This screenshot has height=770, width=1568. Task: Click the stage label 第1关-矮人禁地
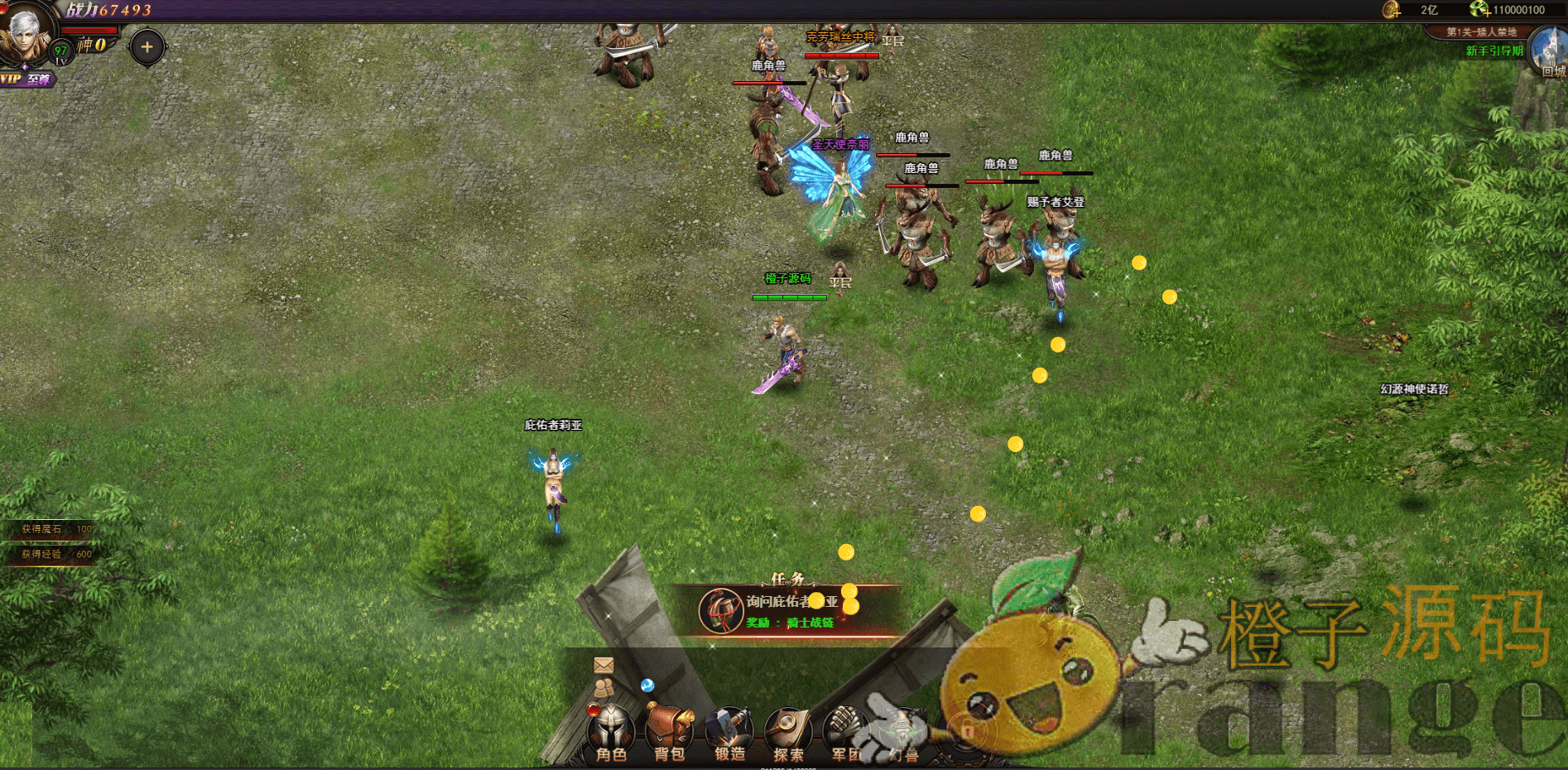1481,32
